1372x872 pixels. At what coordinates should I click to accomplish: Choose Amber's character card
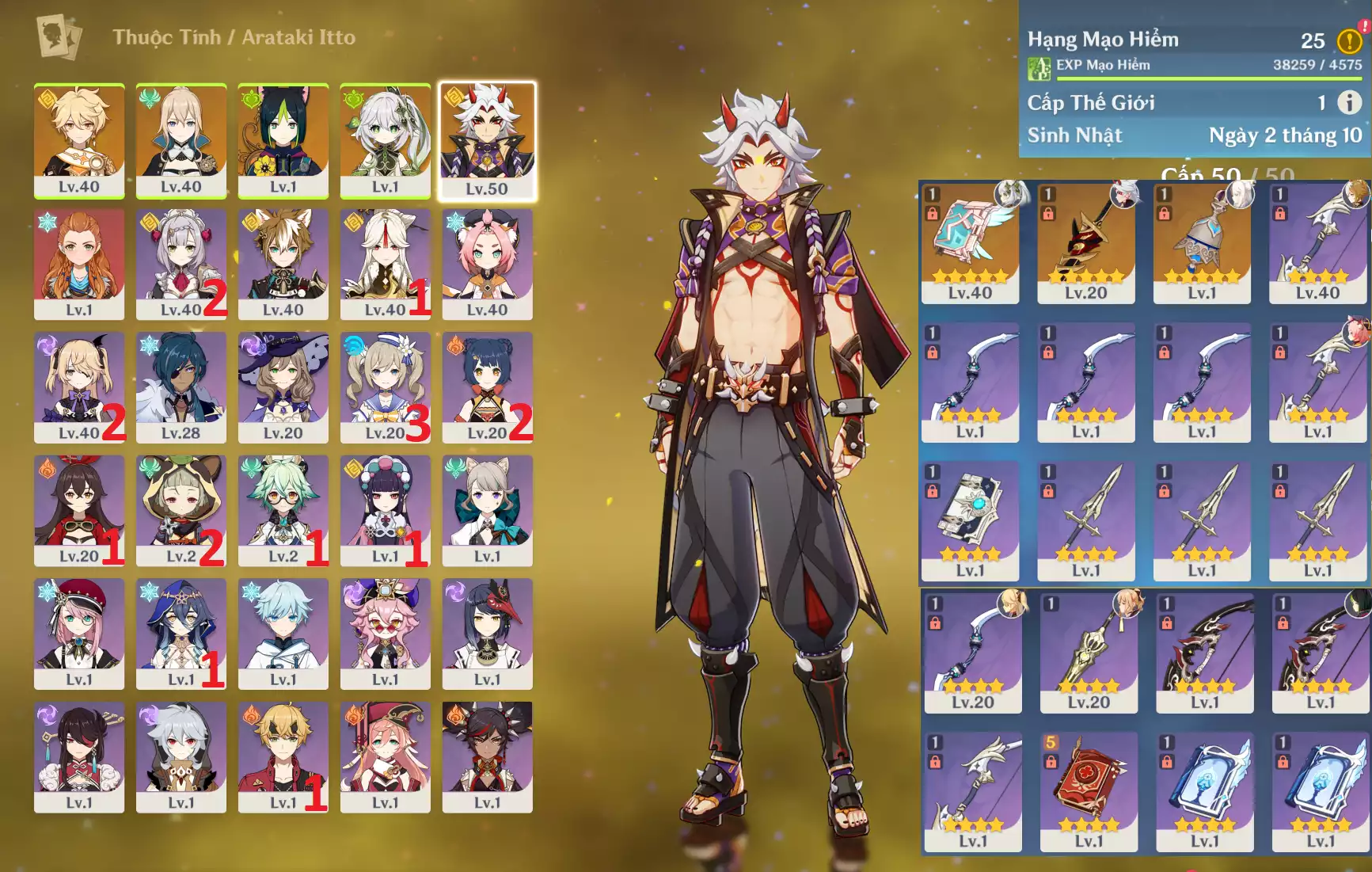pyautogui.click(x=79, y=509)
